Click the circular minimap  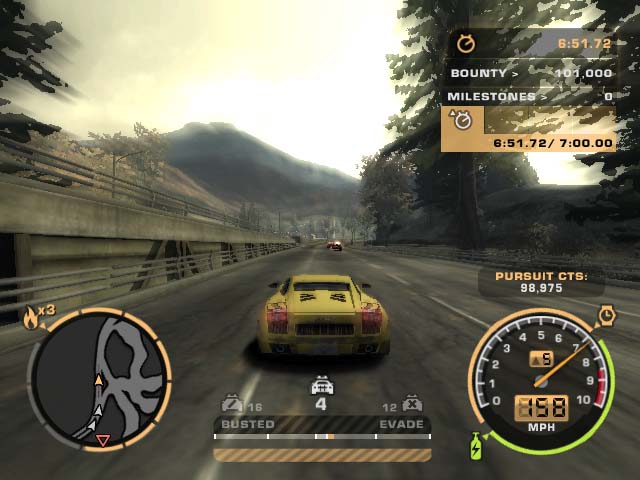pyautogui.click(x=98, y=378)
